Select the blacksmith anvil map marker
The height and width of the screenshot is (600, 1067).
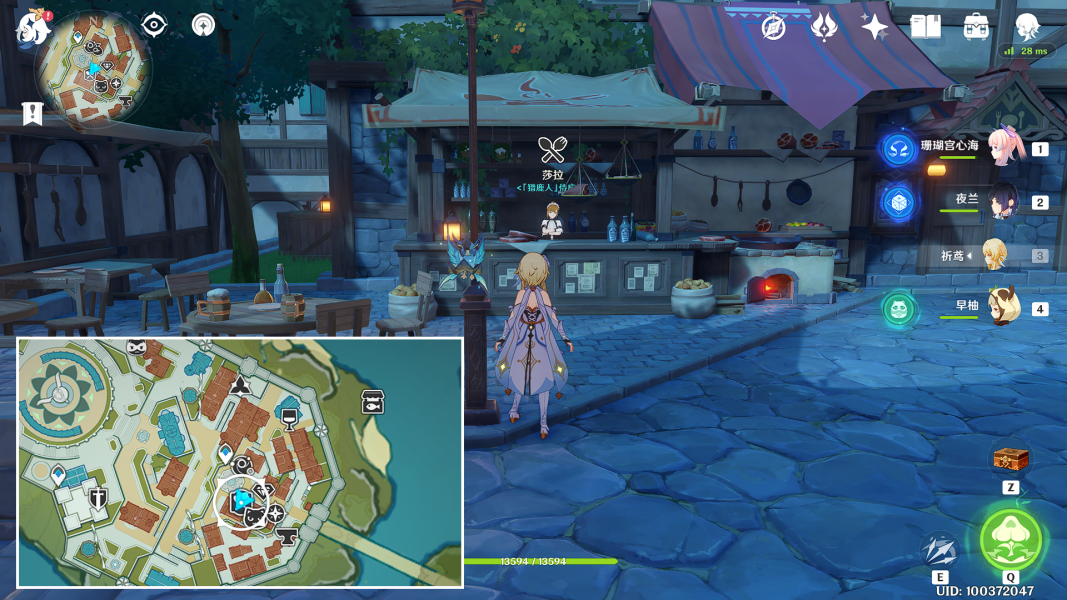tap(288, 537)
